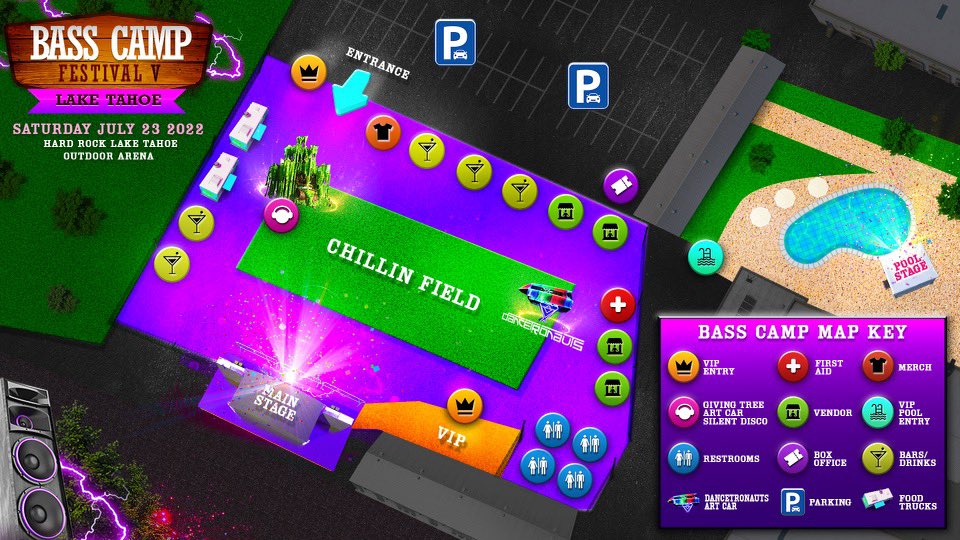Select the Box Office ticket in the map key
The image size is (960, 540).
(795, 459)
